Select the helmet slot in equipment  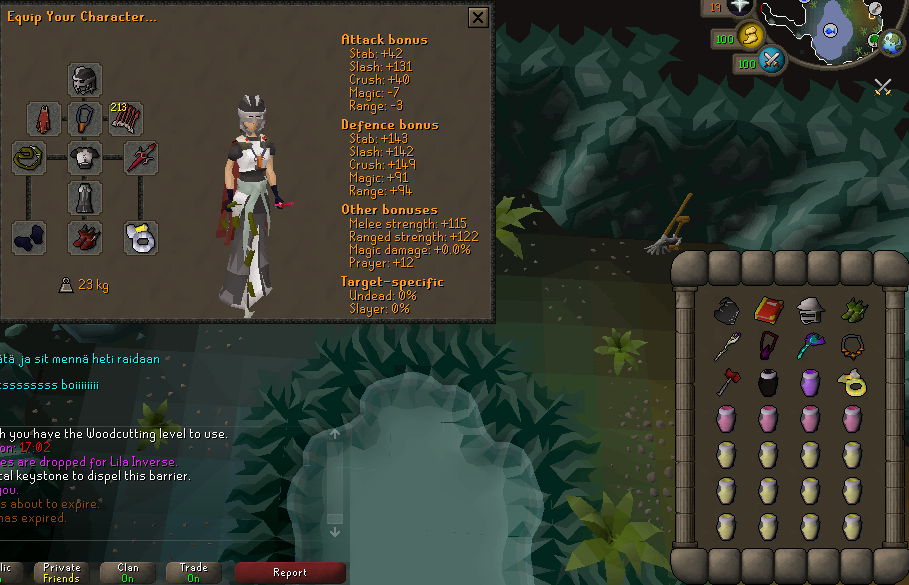[x=85, y=80]
